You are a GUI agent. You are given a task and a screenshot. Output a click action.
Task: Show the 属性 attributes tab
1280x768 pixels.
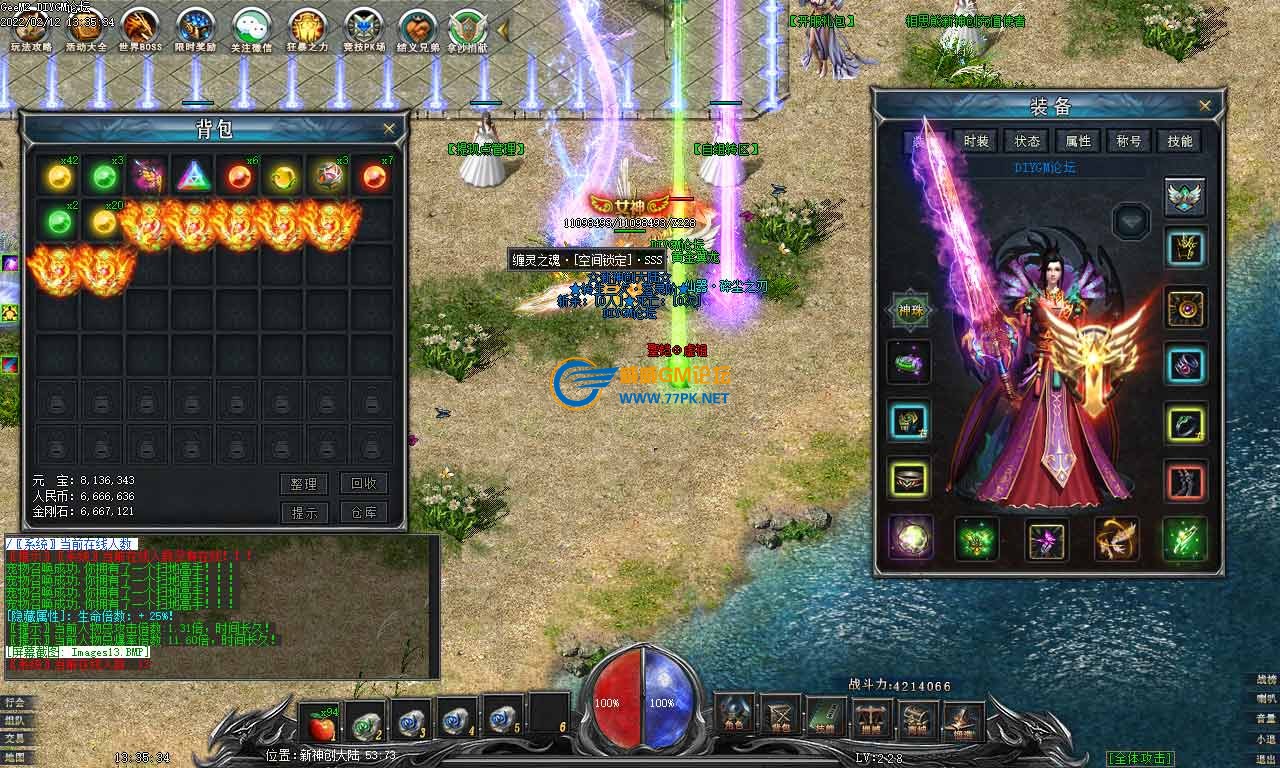tap(1078, 142)
